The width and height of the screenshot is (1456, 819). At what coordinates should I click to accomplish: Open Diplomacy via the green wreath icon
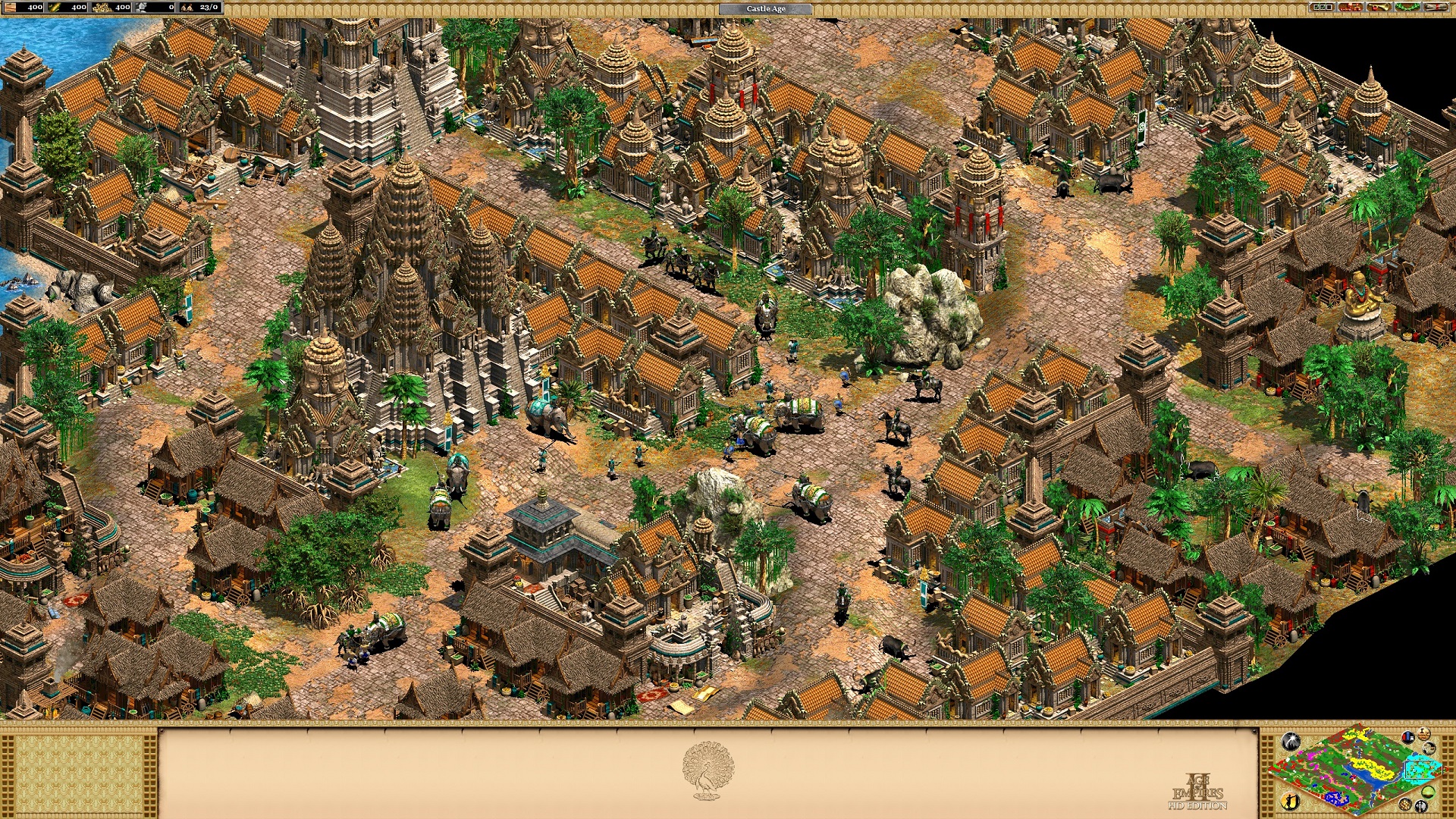[1407, 8]
